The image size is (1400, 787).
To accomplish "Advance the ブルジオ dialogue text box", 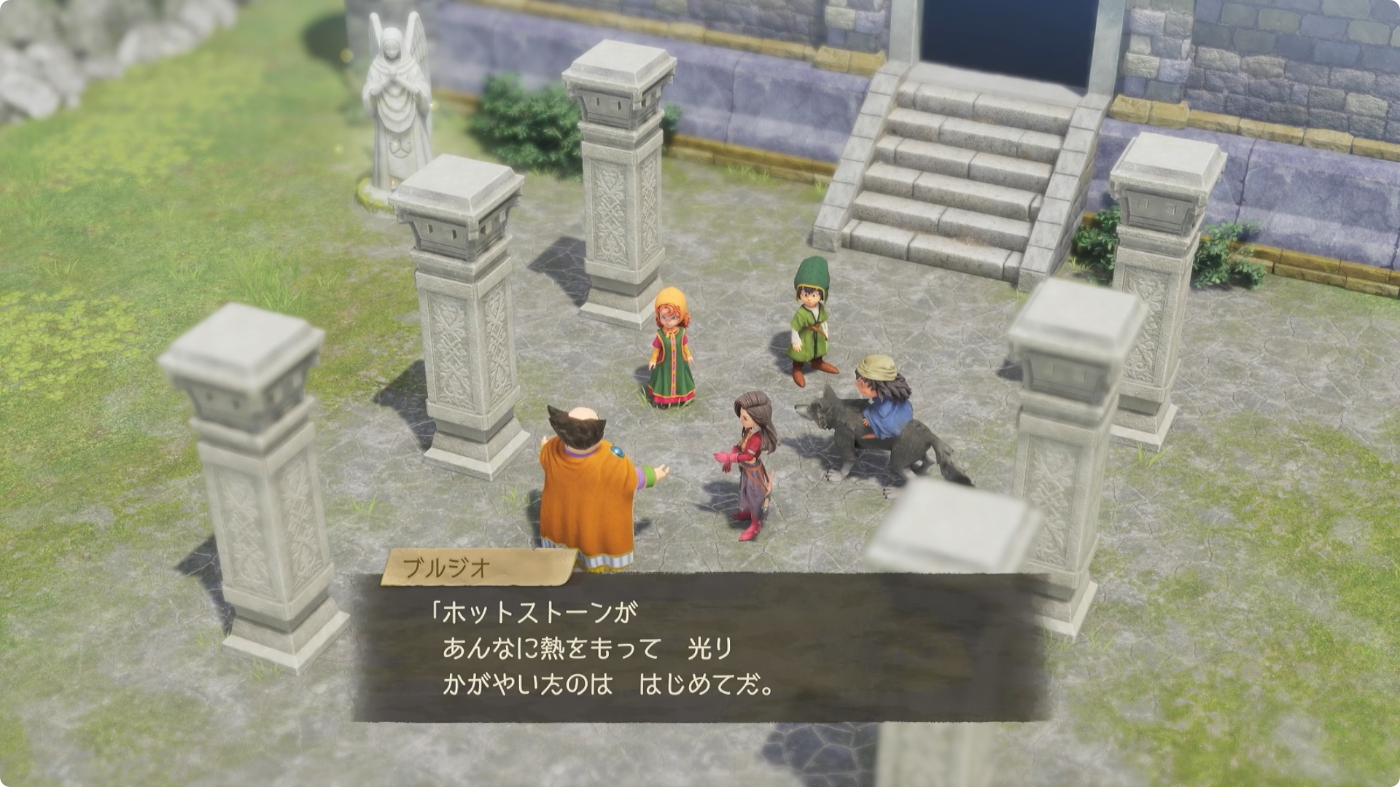I will pyautogui.click(x=700, y=647).
